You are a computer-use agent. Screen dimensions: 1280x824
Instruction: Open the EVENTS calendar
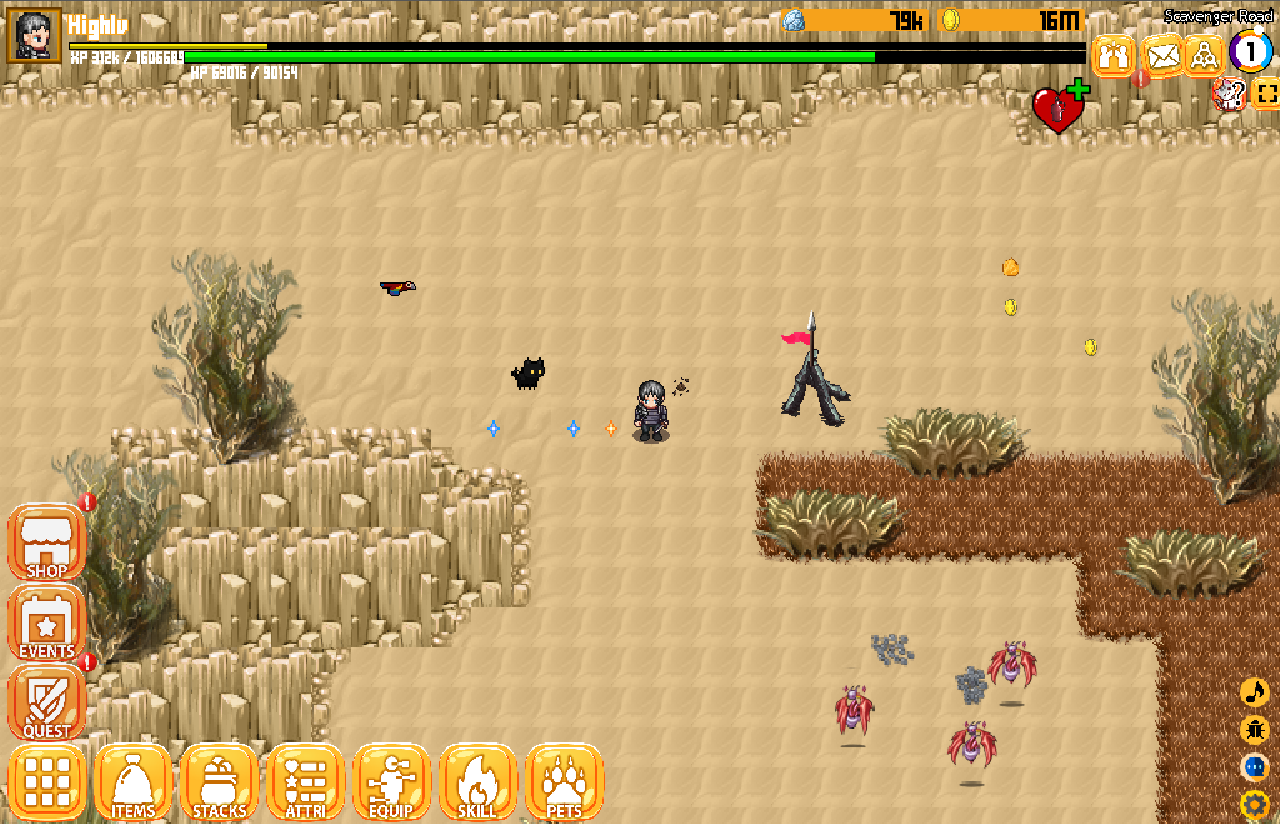coord(46,623)
